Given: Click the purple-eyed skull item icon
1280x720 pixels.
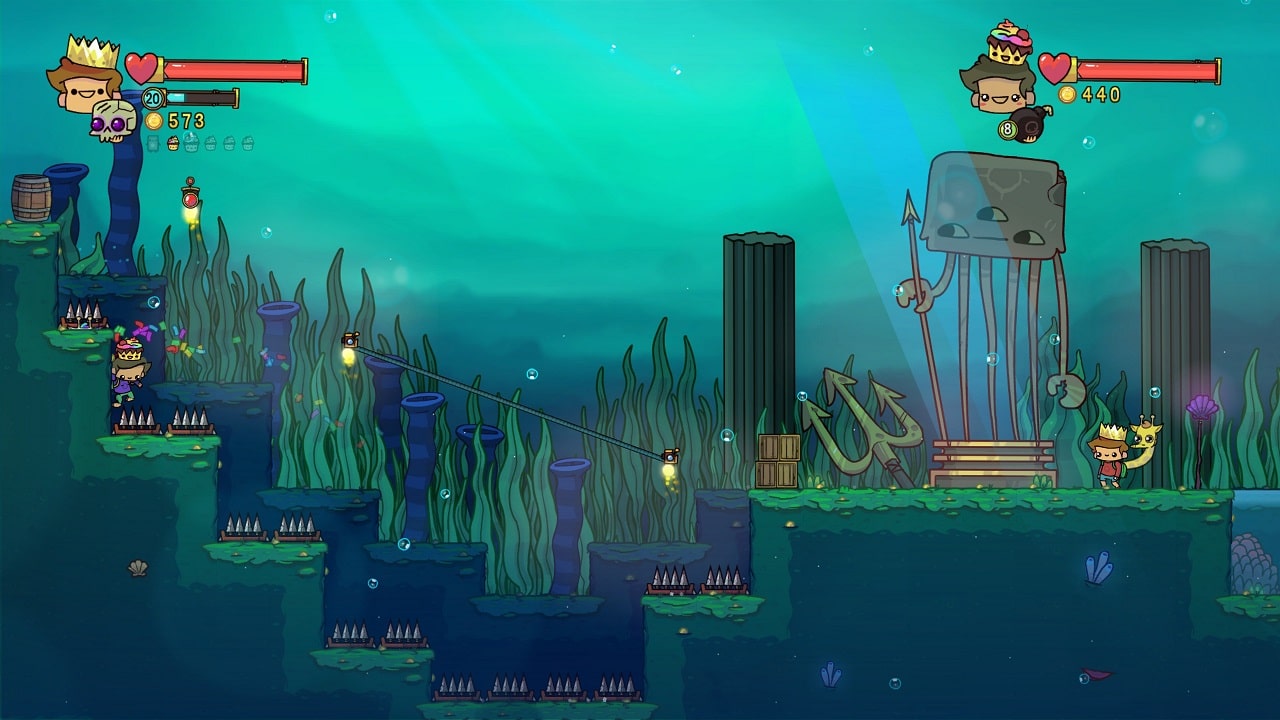Looking at the screenshot, I should pyautogui.click(x=112, y=121).
